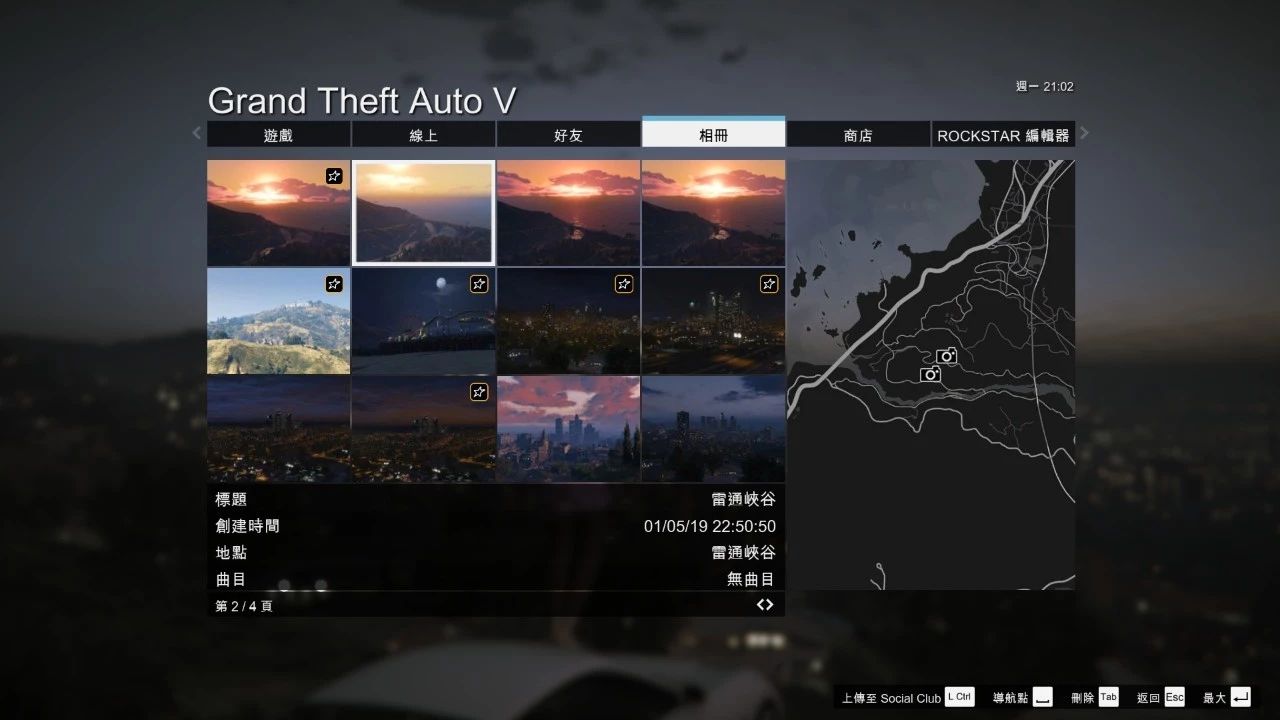Click the highlighted 相冊 tab
This screenshot has height=720, width=1280.
coord(713,135)
